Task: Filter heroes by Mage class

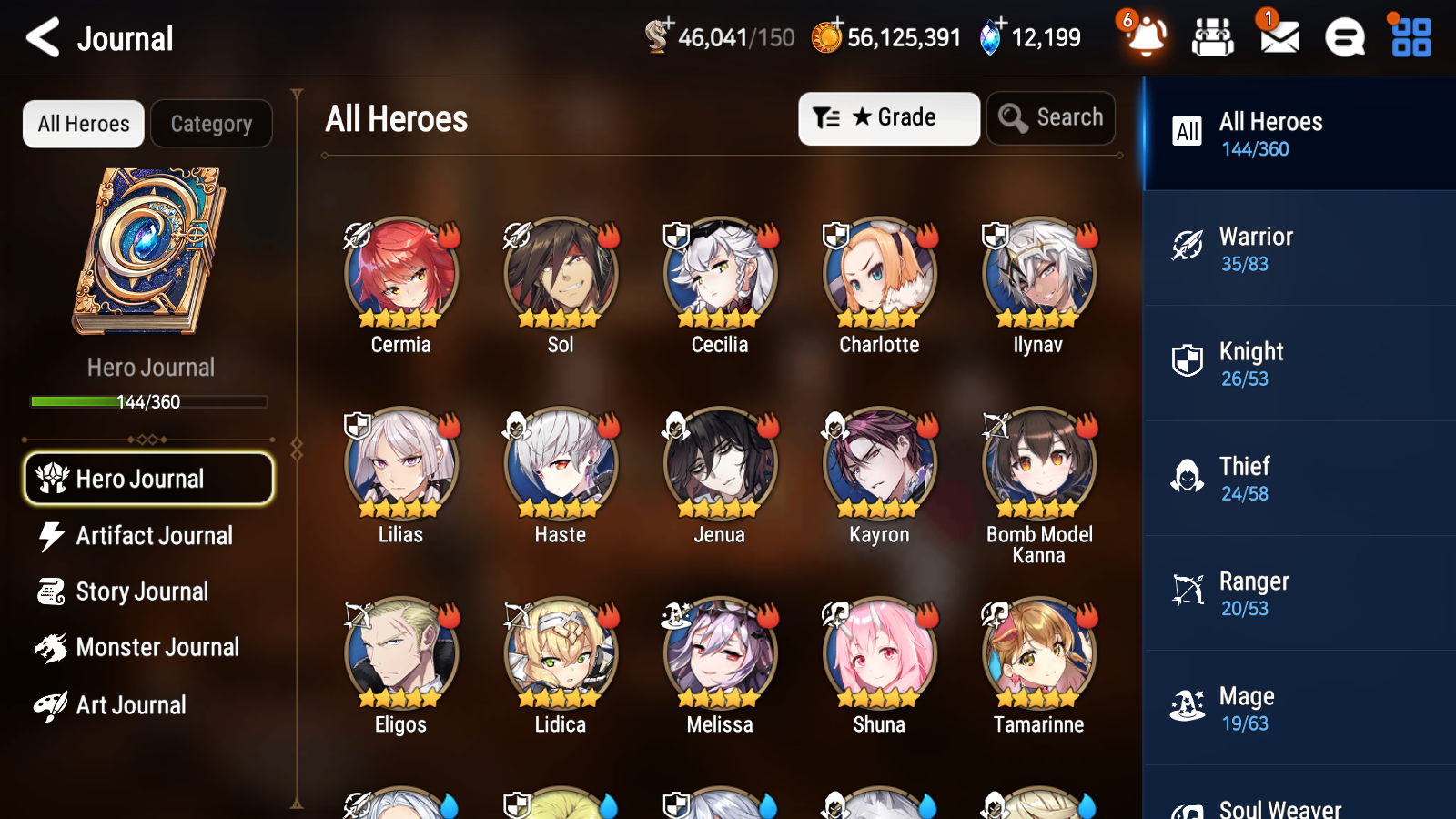Action: click(1297, 708)
